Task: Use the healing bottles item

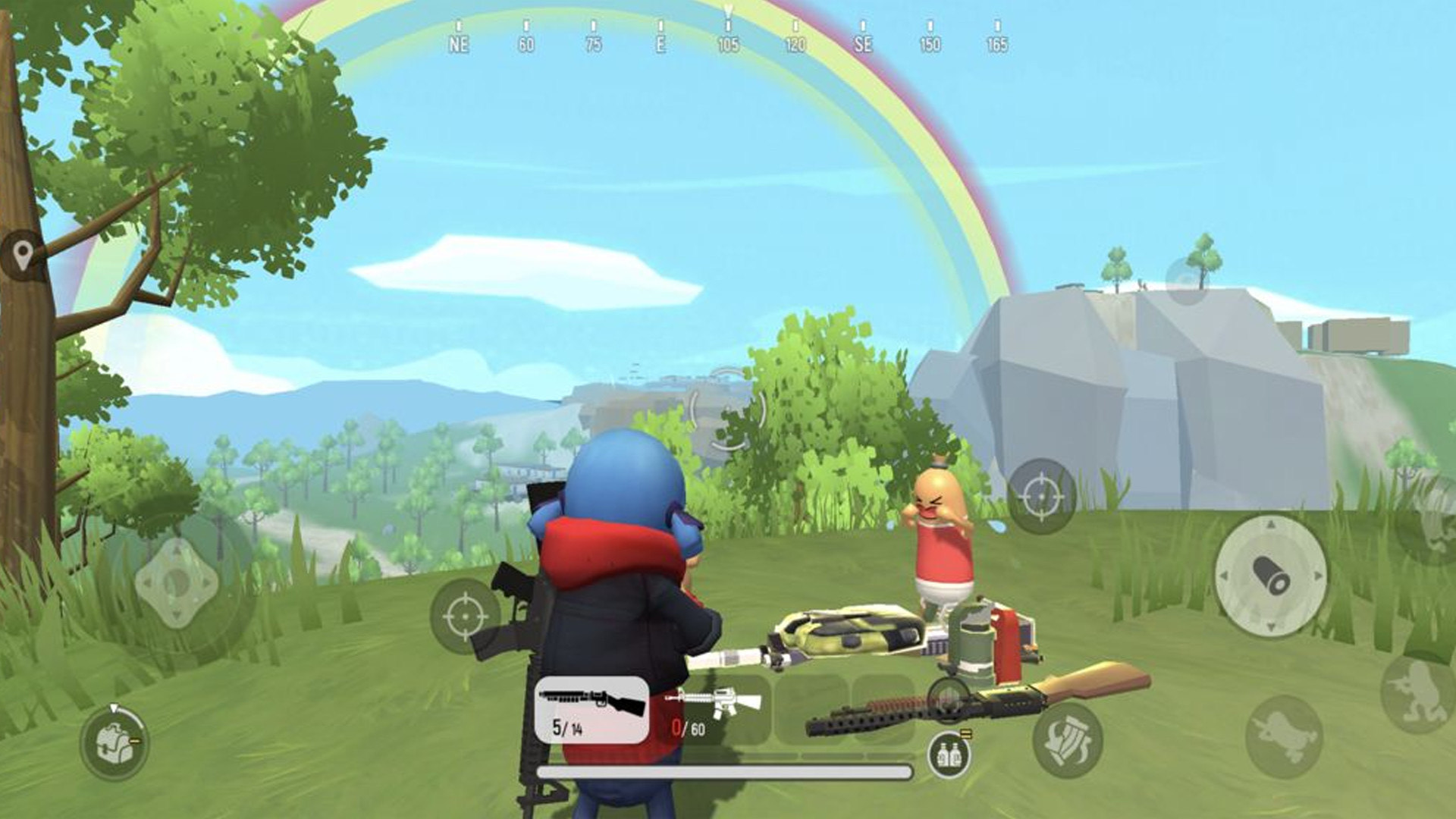Action: point(949,754)
